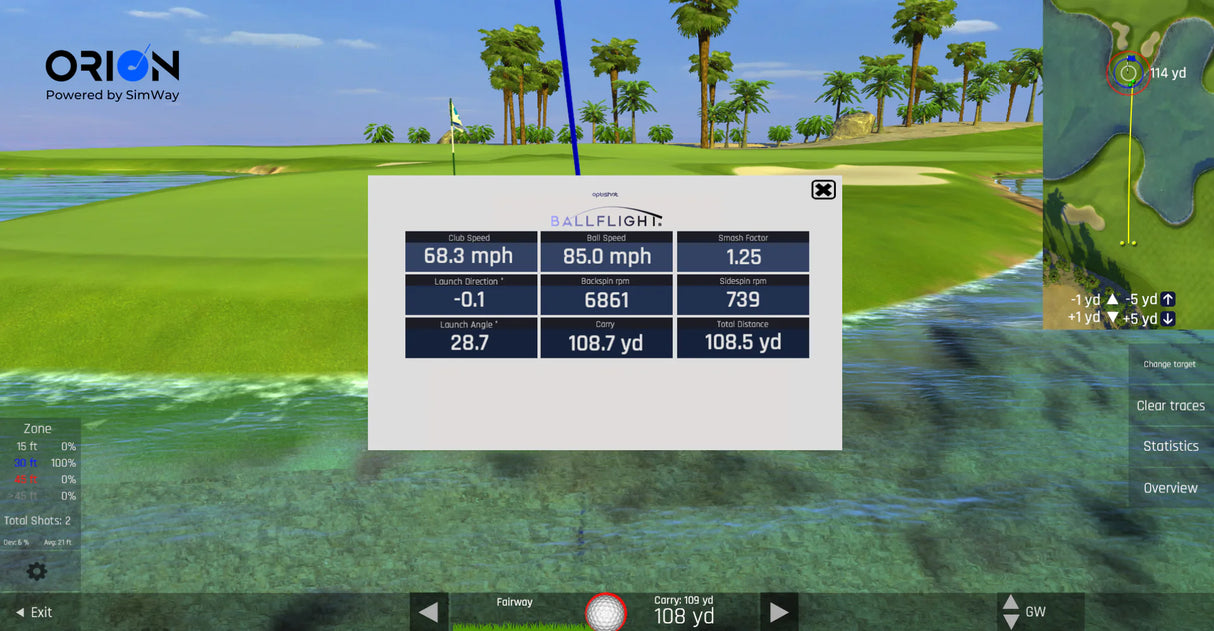Add 5 yd using the down arrow

click(x=1168, y=319)
